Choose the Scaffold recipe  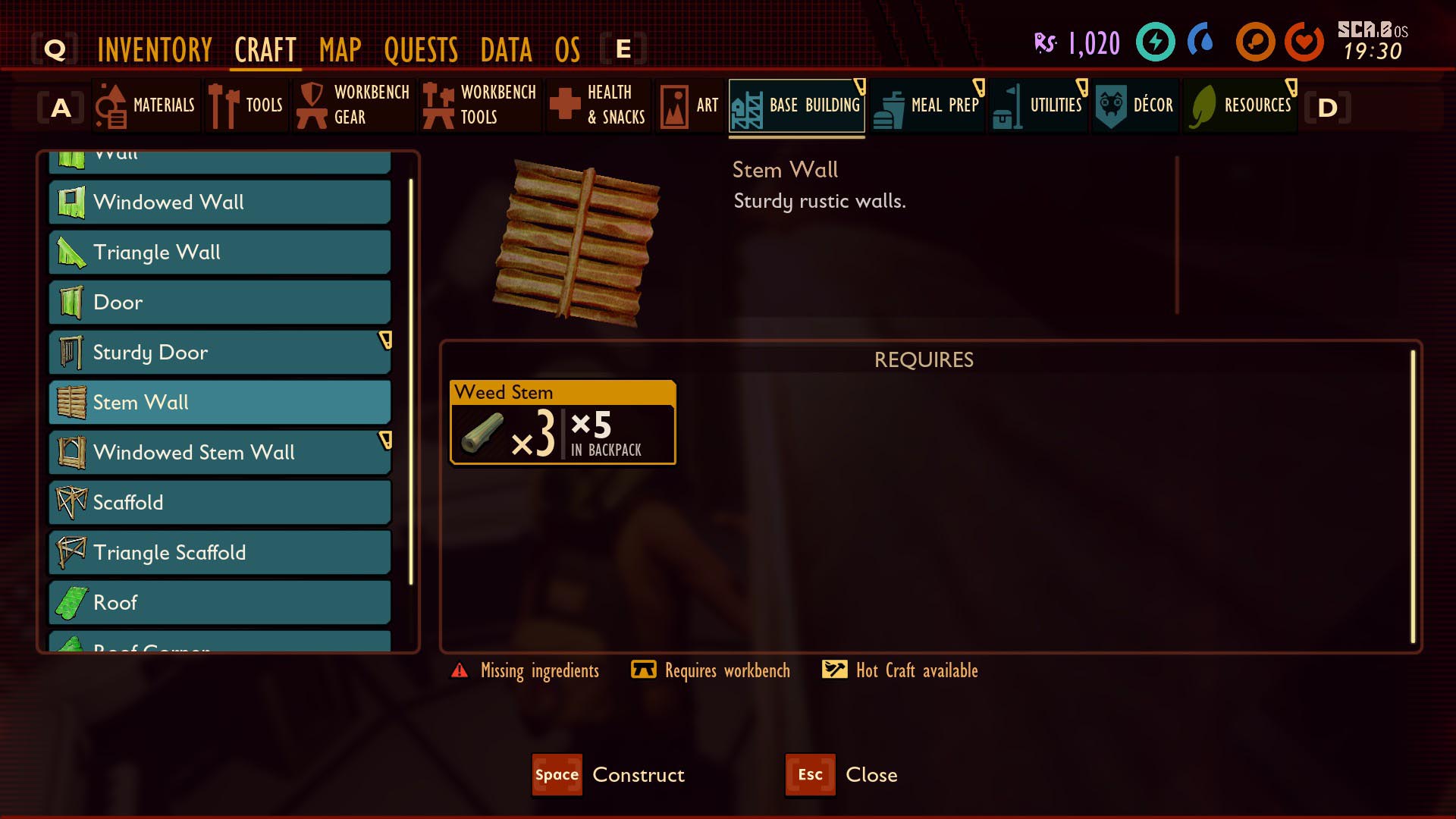[x=220, y=503]
